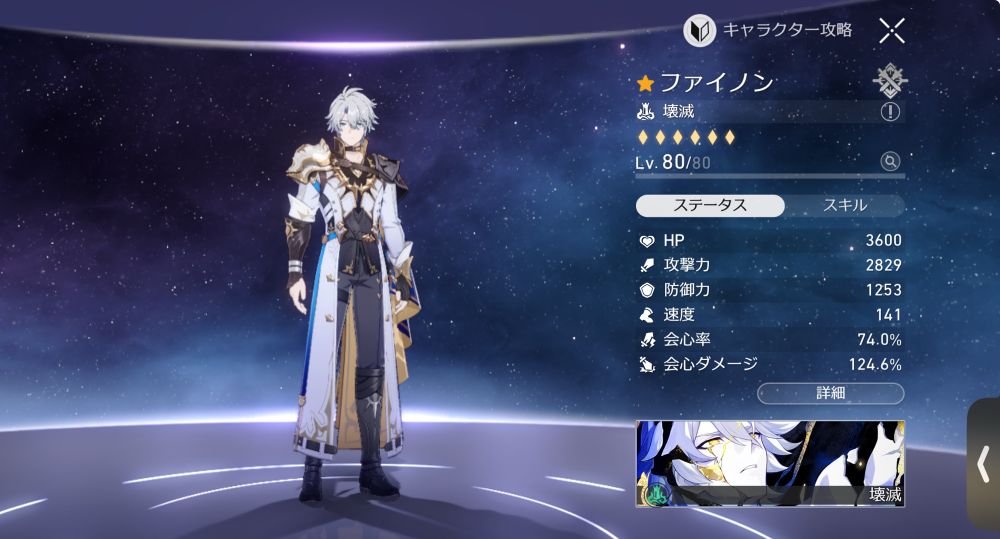Select the ステータス tab
The width and height of the screenshot is (1000, 539).
pos(709,206)
